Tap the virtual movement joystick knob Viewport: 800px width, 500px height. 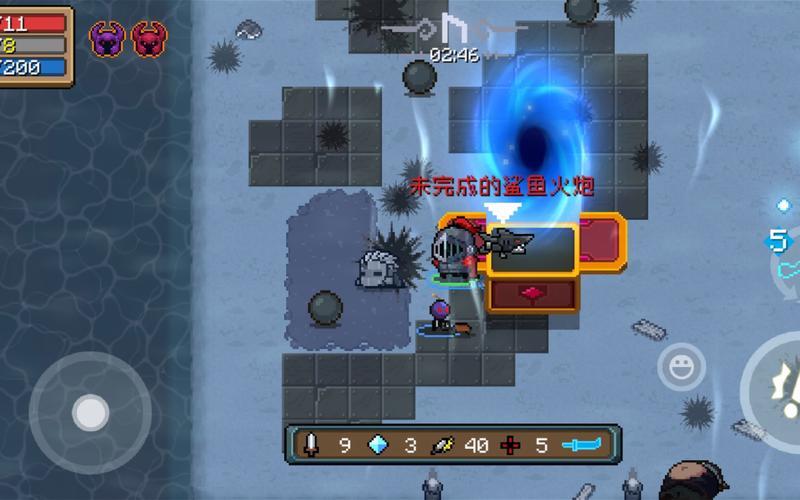(x=91, y=411)
